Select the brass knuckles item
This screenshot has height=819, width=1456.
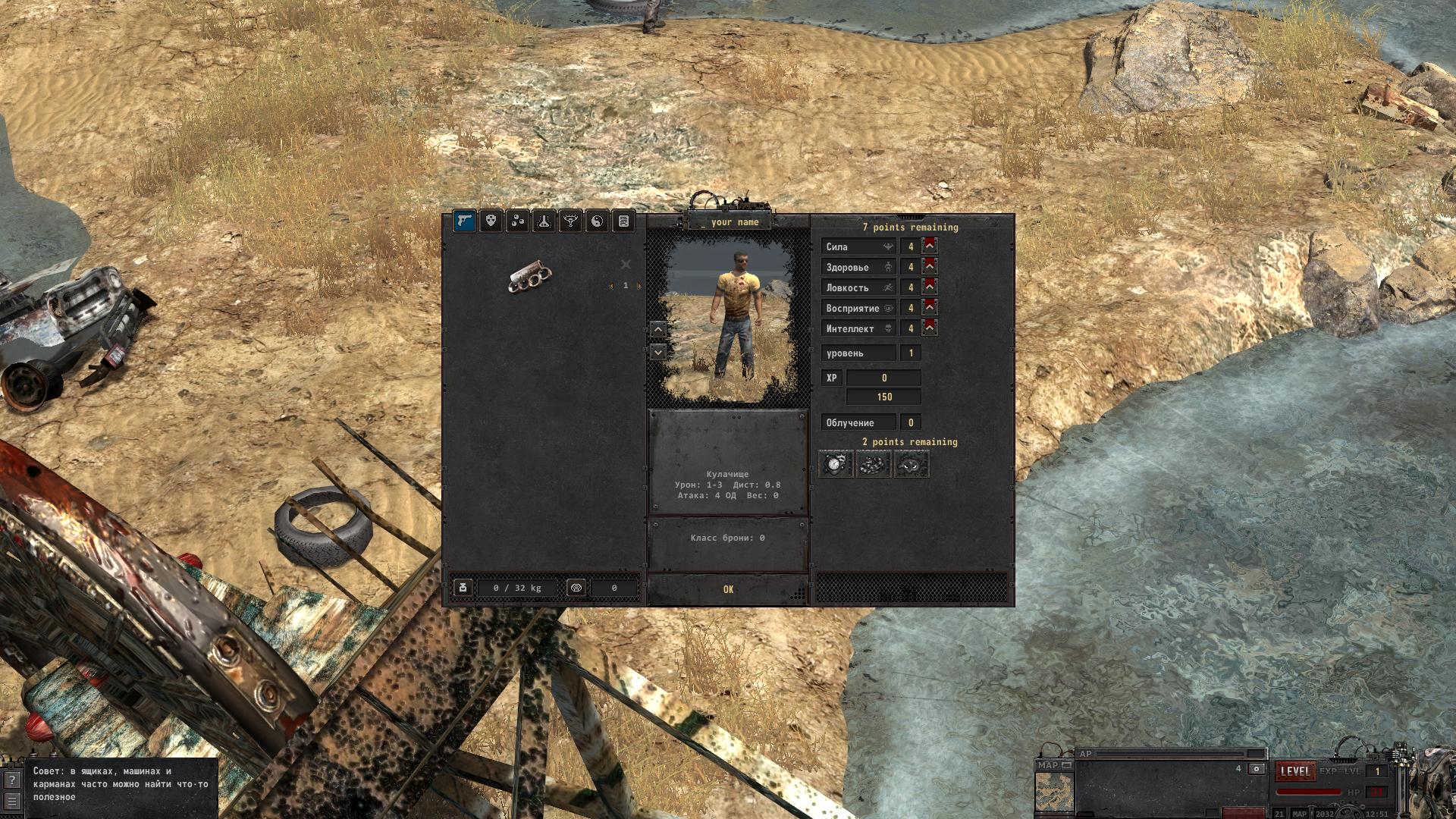(529, 278)
